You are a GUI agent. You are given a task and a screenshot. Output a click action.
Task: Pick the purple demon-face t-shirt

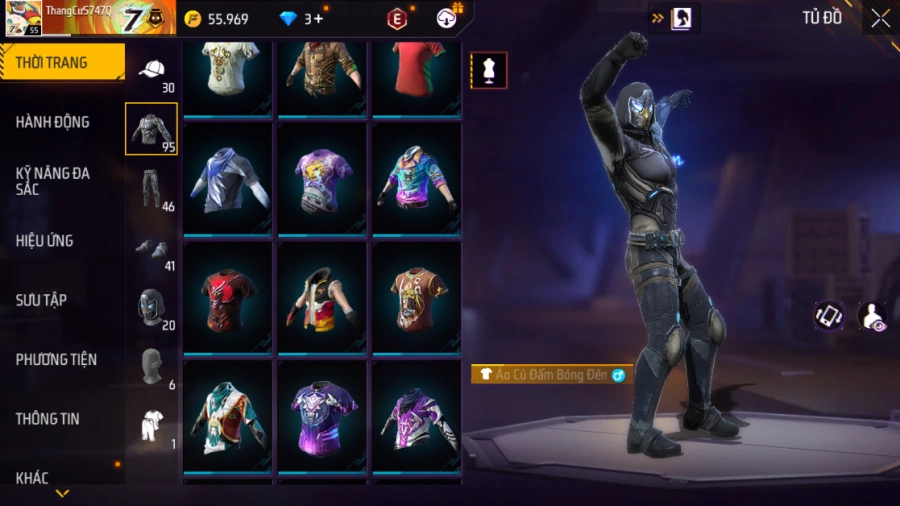(x=322, y=415)
